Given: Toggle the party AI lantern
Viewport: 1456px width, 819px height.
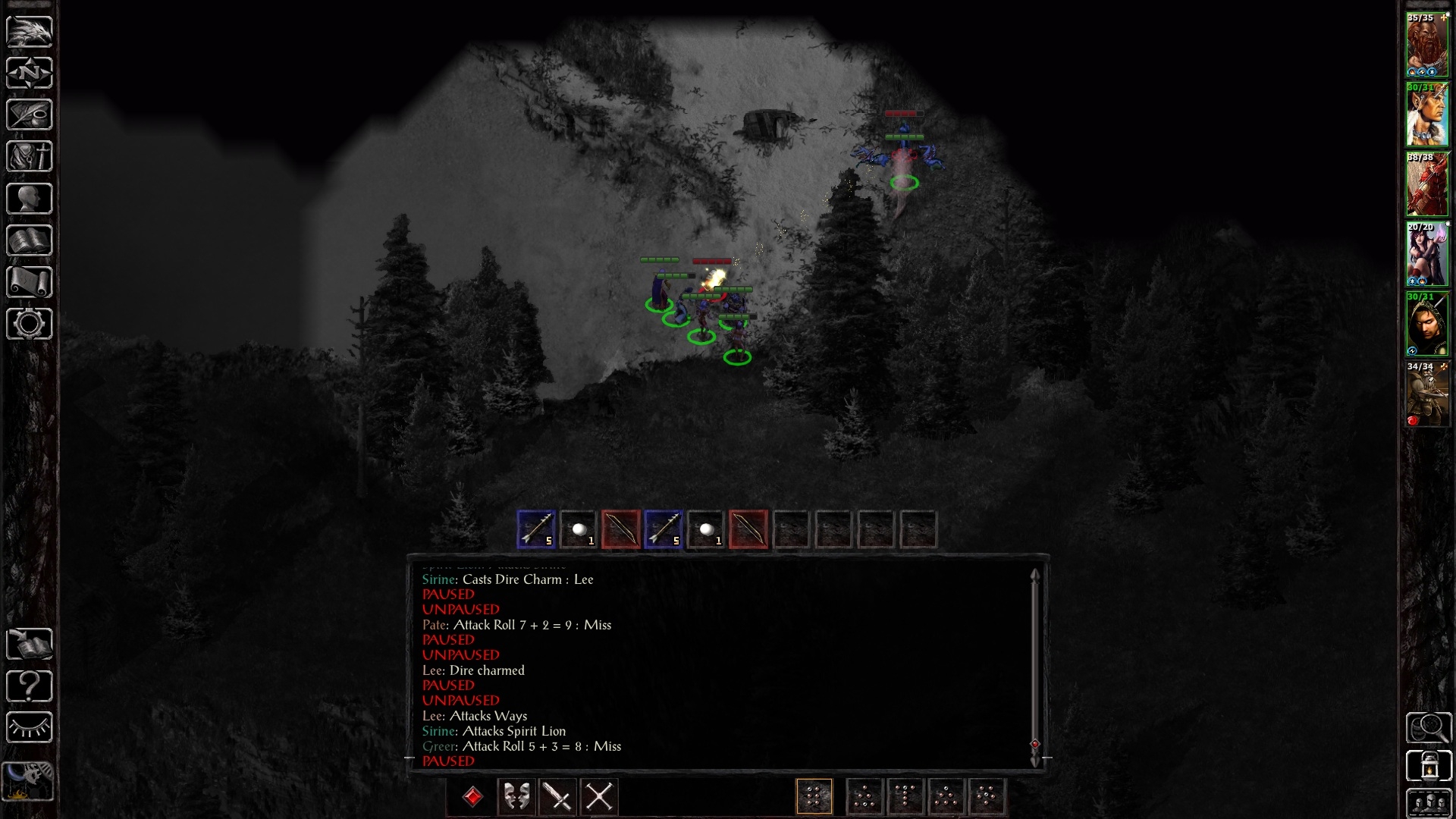Looking at the screenshot, I should [x=1429, y=766].
